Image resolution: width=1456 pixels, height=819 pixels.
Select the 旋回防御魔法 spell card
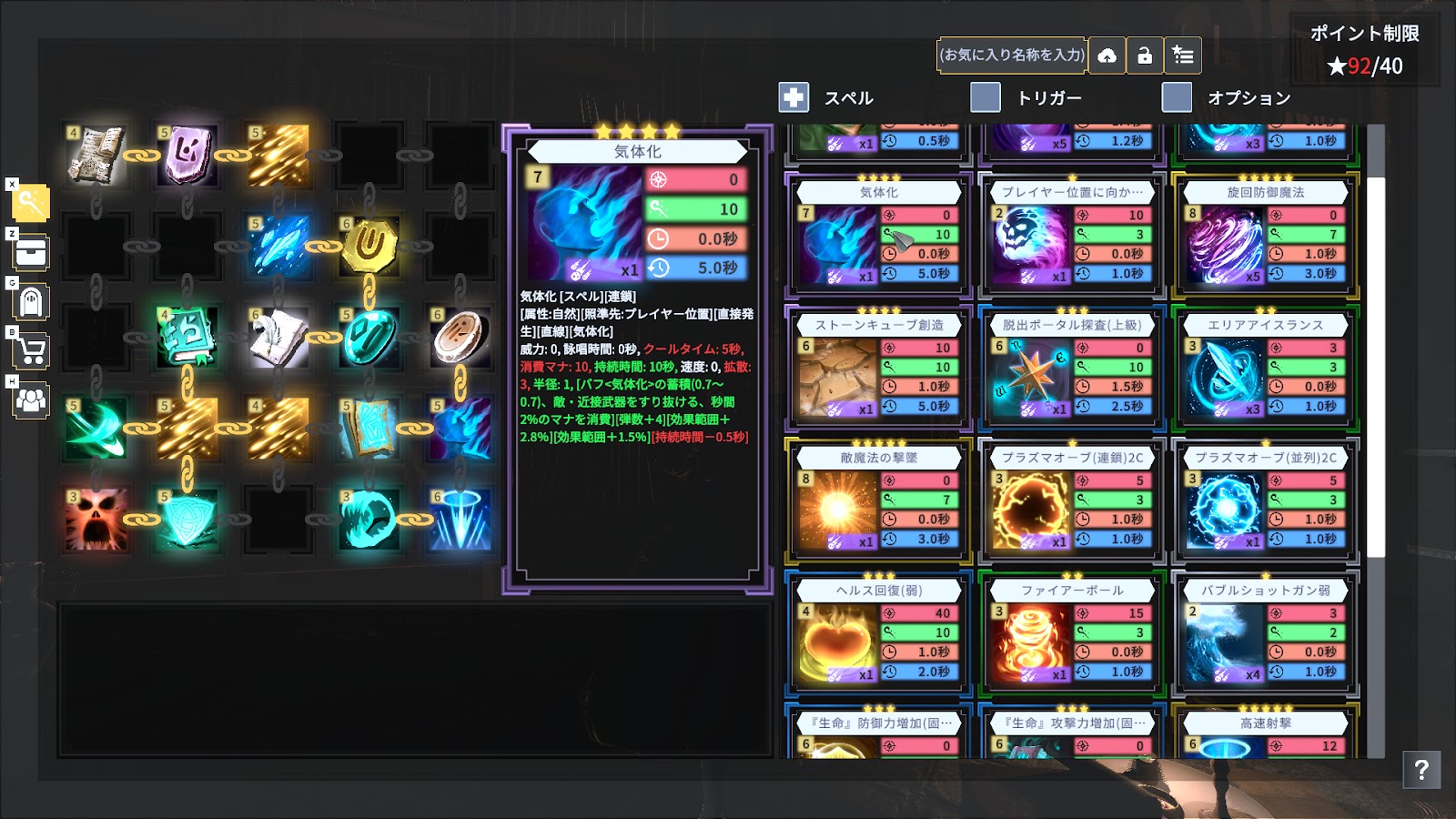[x=1265, y=235]
